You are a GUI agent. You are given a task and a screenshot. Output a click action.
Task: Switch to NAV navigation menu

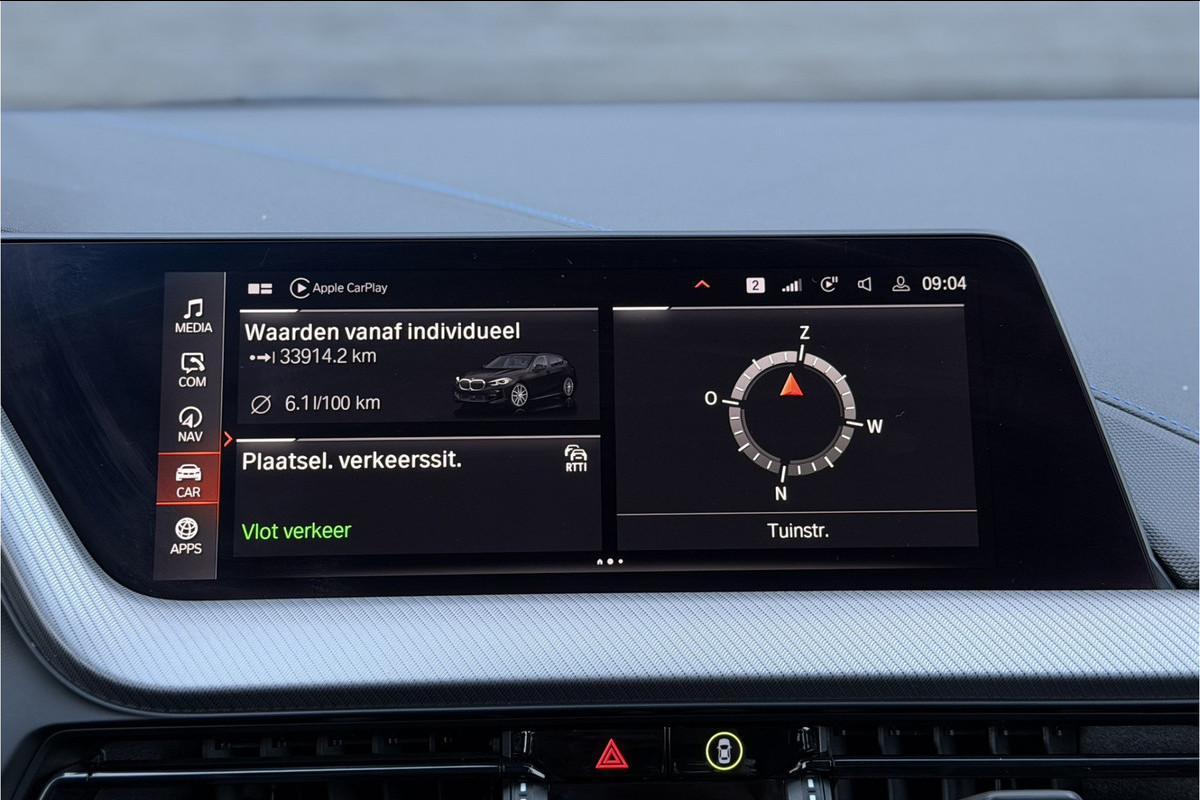coord(190,424)
